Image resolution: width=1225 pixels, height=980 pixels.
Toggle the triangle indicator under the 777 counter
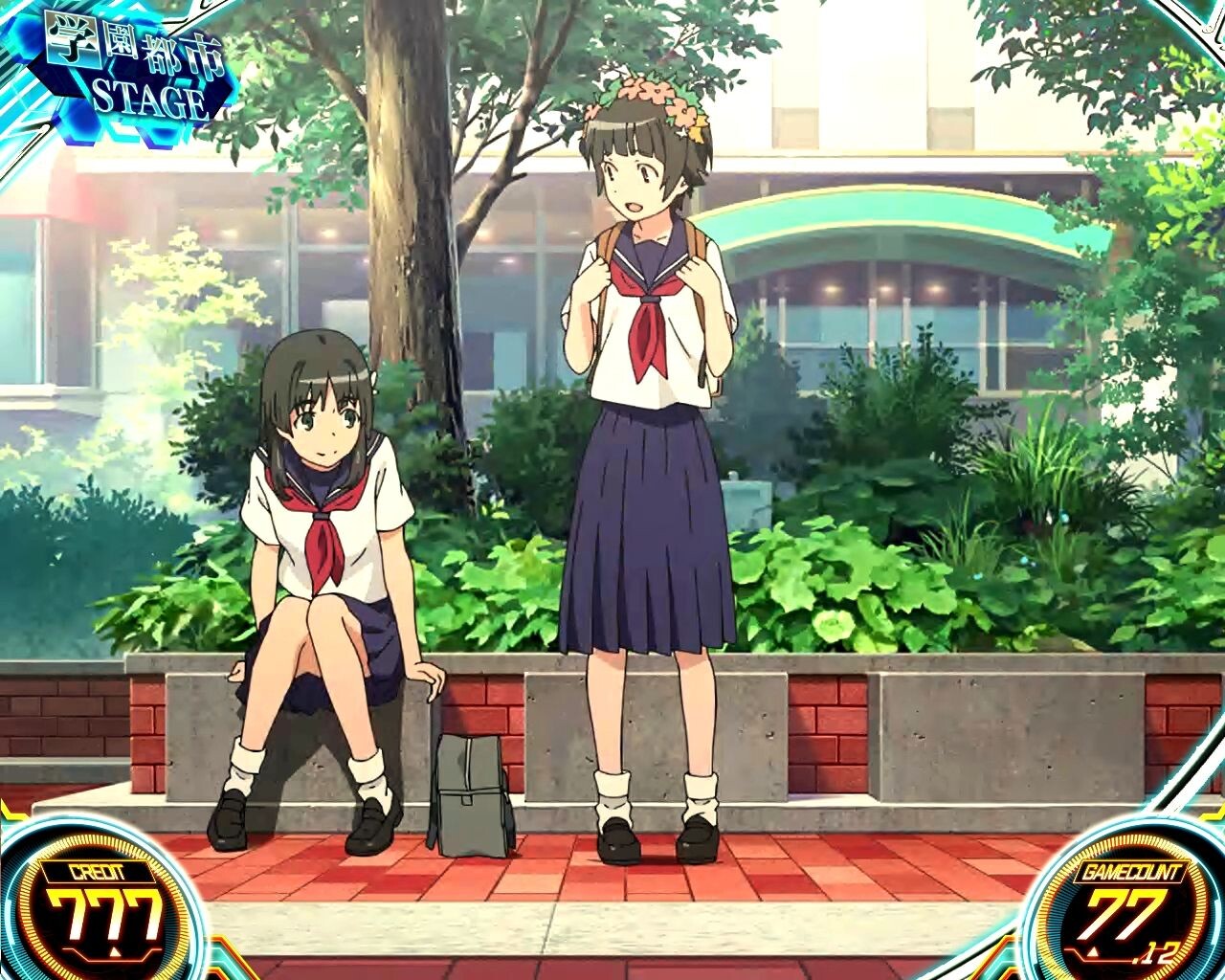[116, 951]
